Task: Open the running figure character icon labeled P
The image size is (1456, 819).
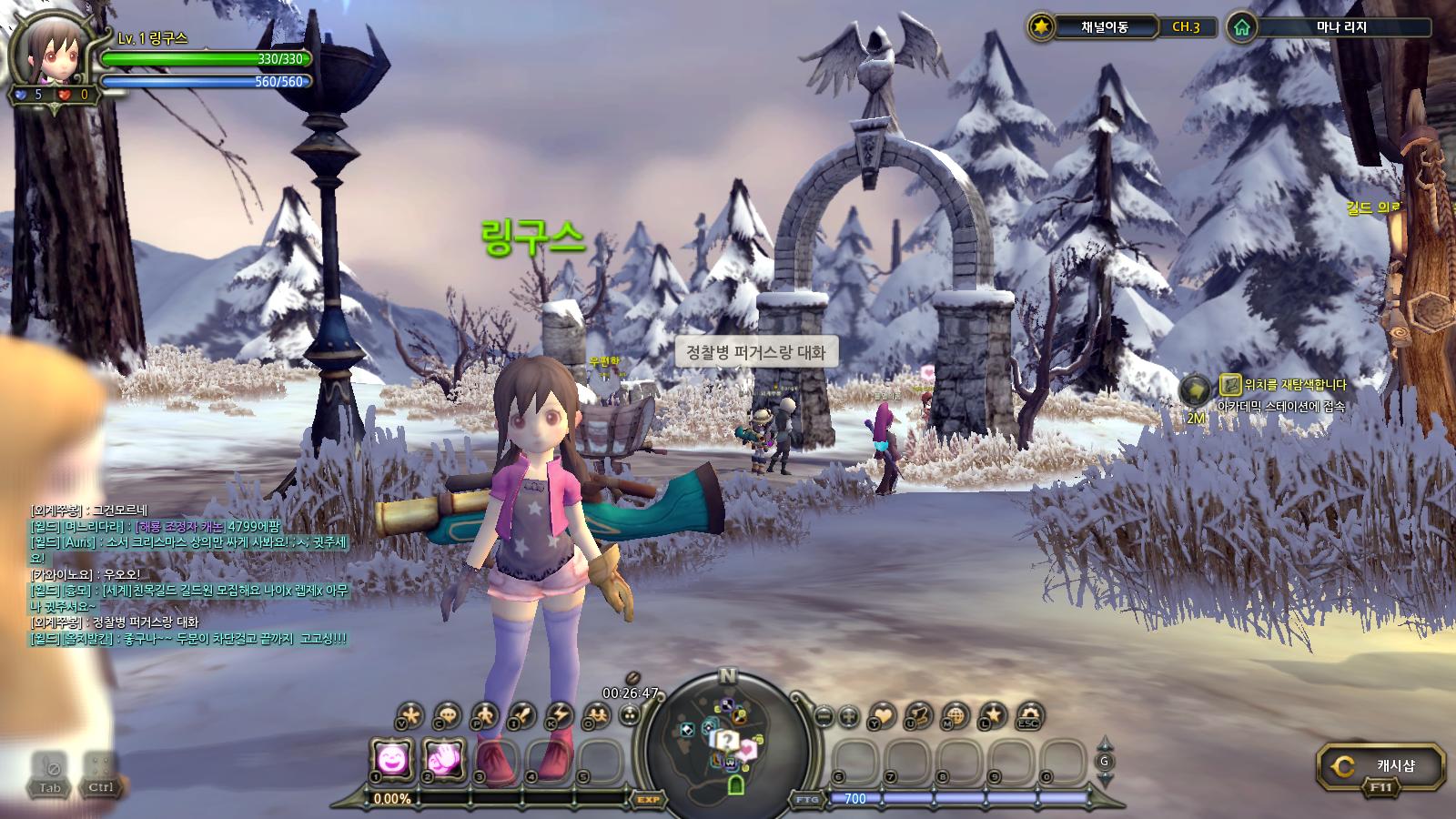Action: pos(485,715)
